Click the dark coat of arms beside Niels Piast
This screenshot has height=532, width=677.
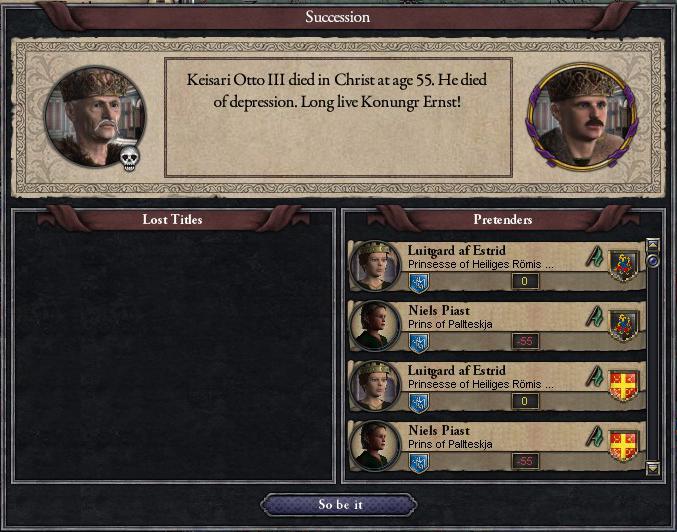click(x=624, y=323)
